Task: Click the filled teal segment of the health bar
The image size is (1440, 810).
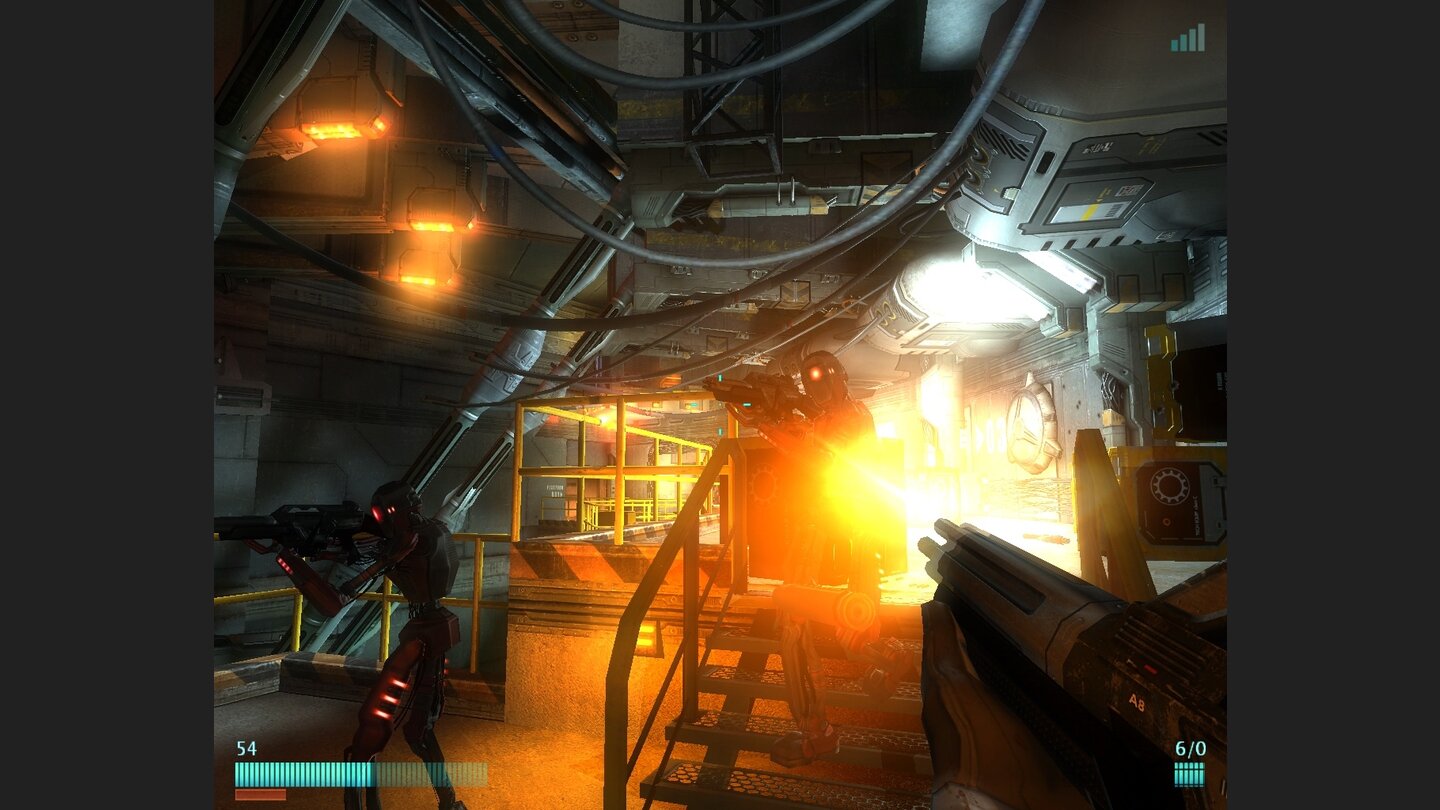Action: point(300,773)
